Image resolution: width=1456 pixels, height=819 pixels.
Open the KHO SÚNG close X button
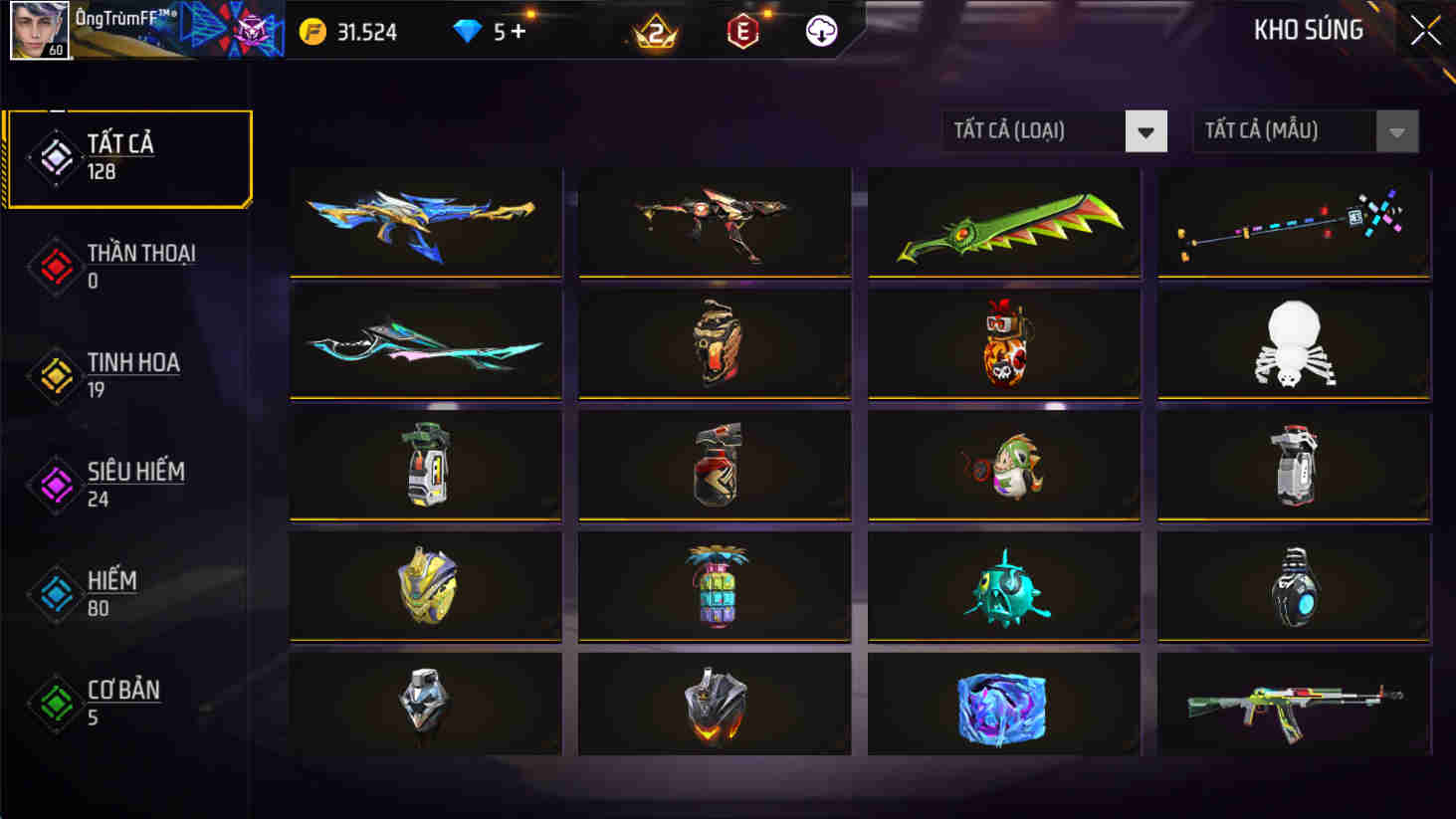tap(1425, 29)
